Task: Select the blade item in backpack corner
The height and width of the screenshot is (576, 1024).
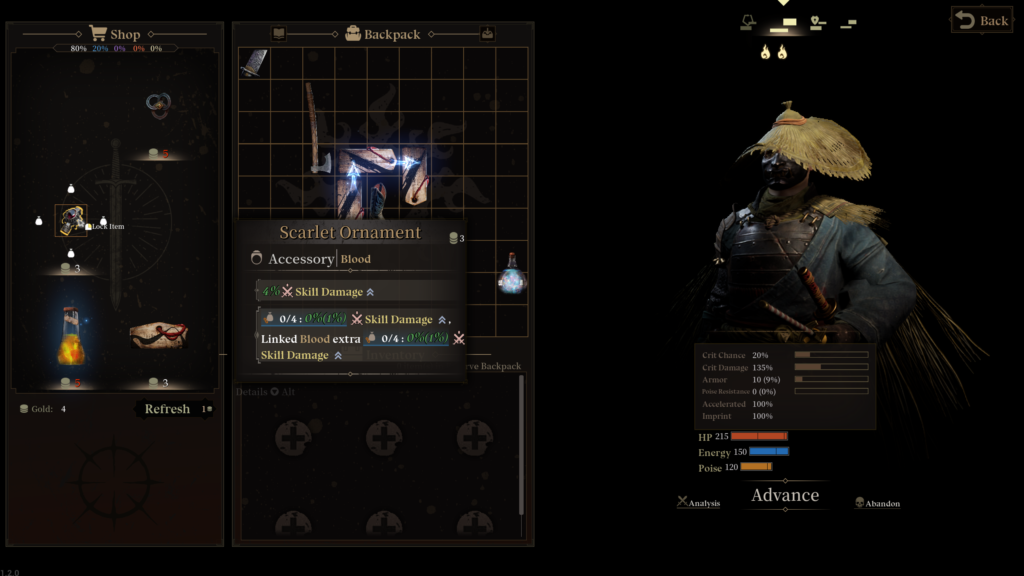Action: 254,63
